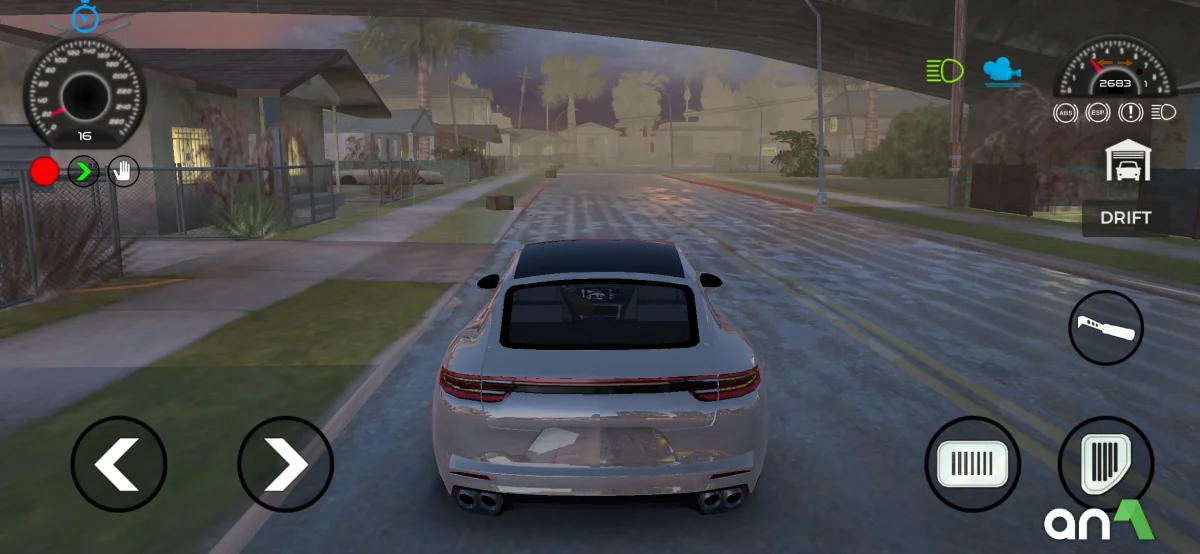Tap the blue stopwatch icon

pyautogui.click(x=86, y=17)
